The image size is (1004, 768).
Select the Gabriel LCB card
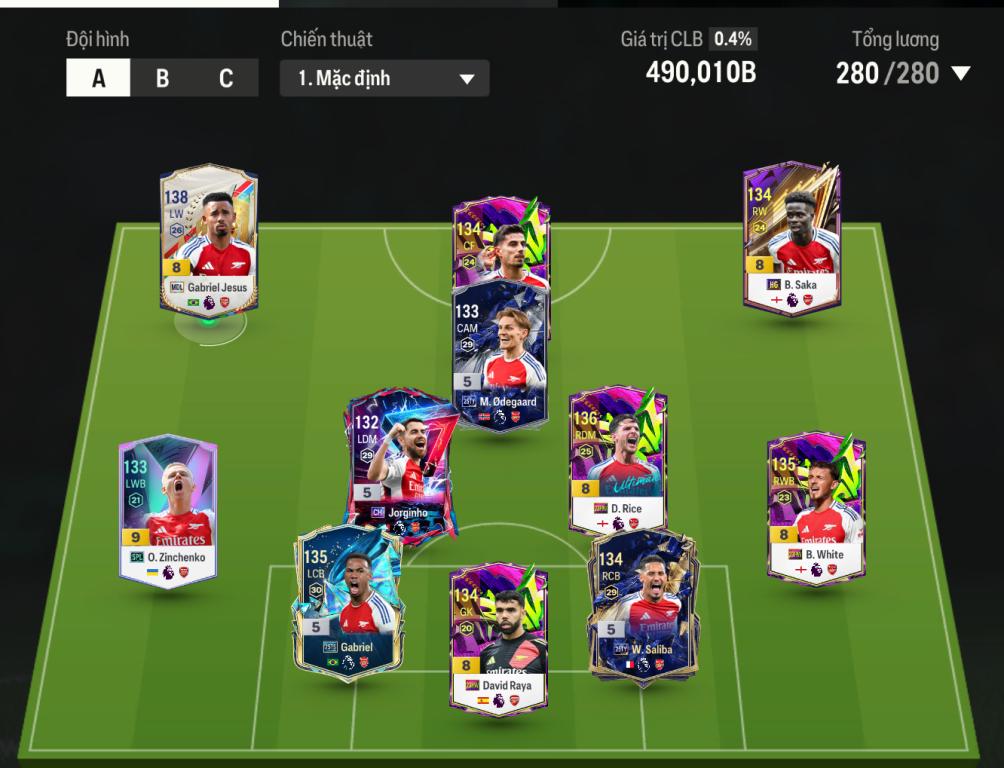pos(345,600)
